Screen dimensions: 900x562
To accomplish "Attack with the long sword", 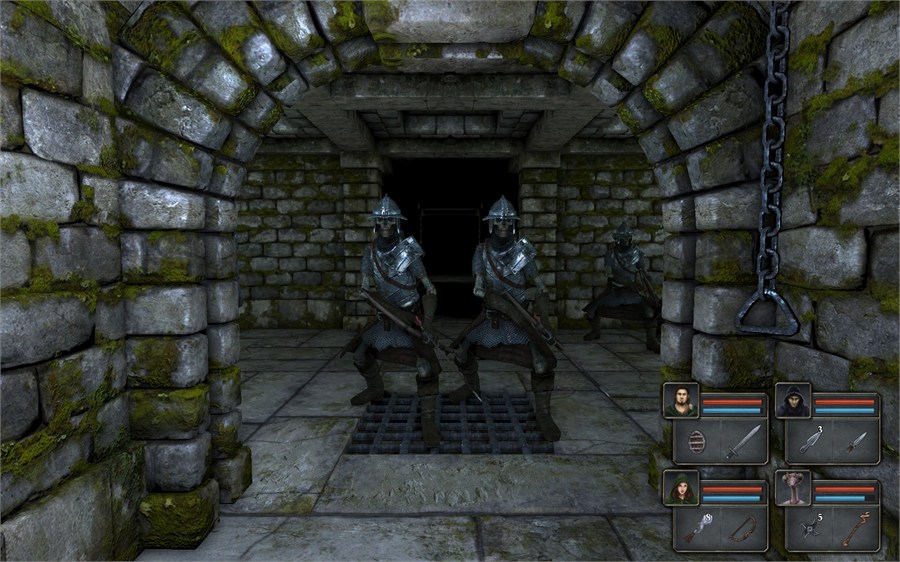I will [x=743, y=441].
